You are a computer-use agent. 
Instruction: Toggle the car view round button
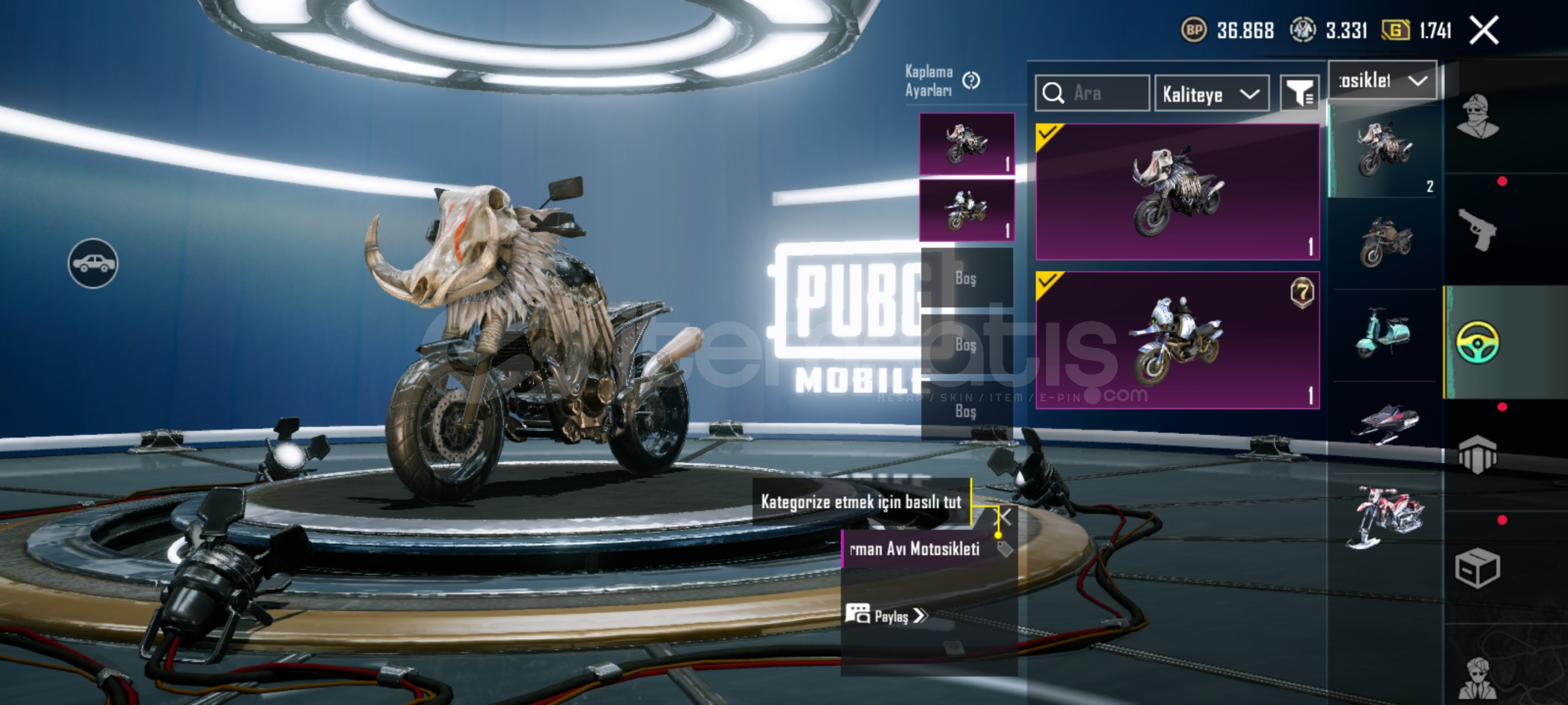tap(93, 263)
